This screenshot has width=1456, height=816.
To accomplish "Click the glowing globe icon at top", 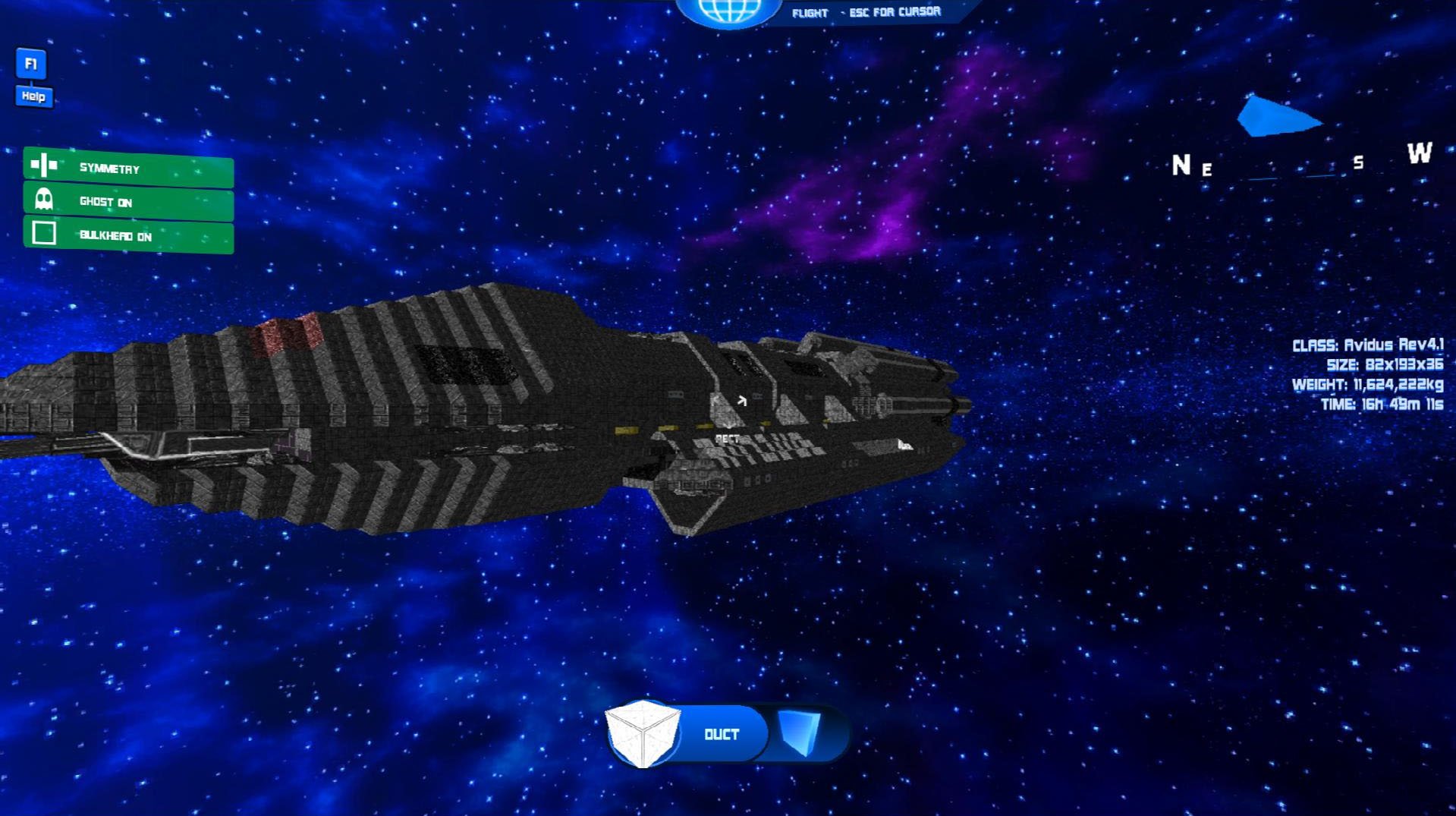I will click(x=727, y=9).
